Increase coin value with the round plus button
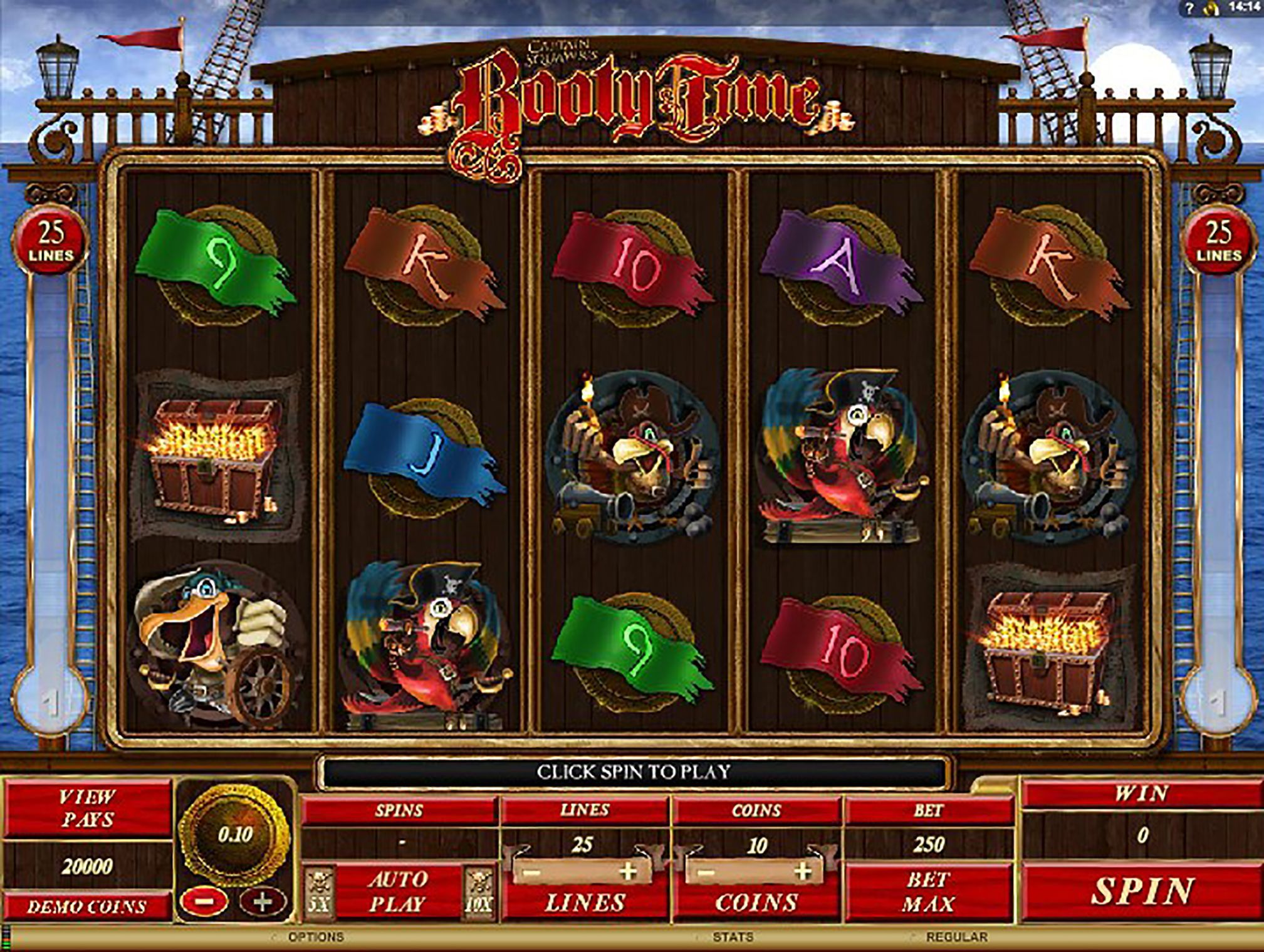1264x952 pixels. tap(263, 902)
